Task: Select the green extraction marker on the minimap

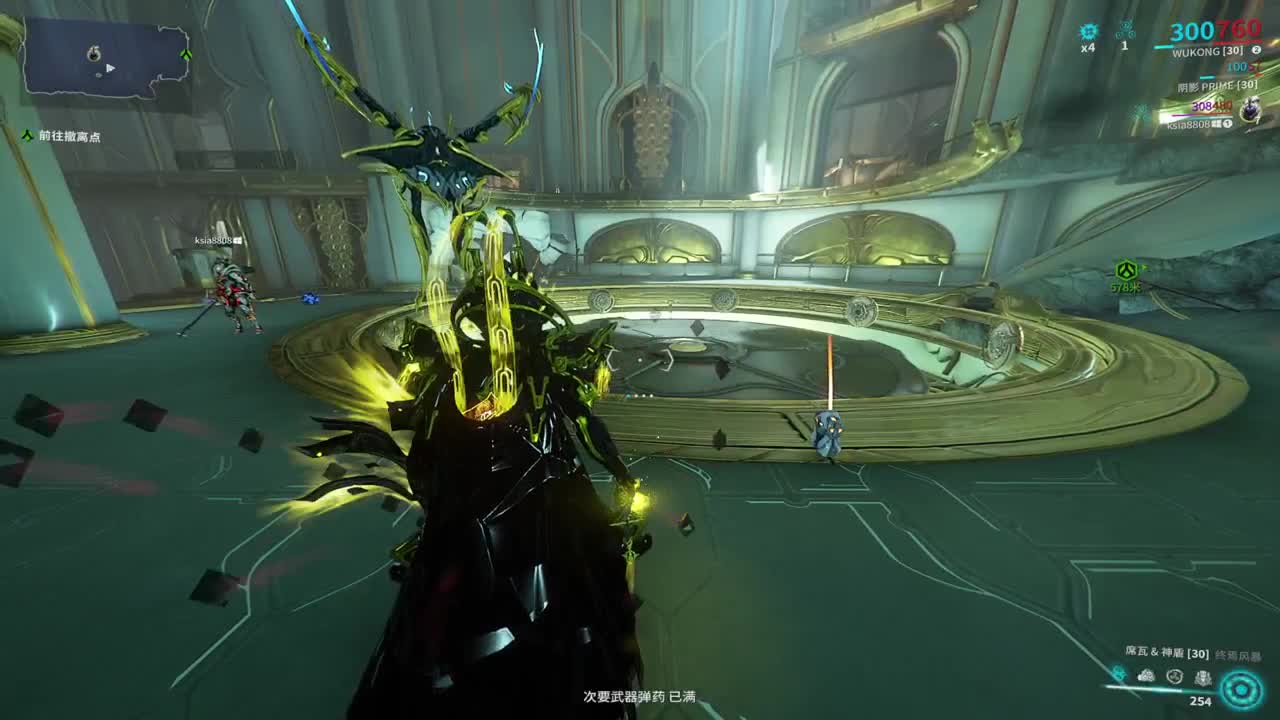Action: pyautogui.click(x=186, y=54)
